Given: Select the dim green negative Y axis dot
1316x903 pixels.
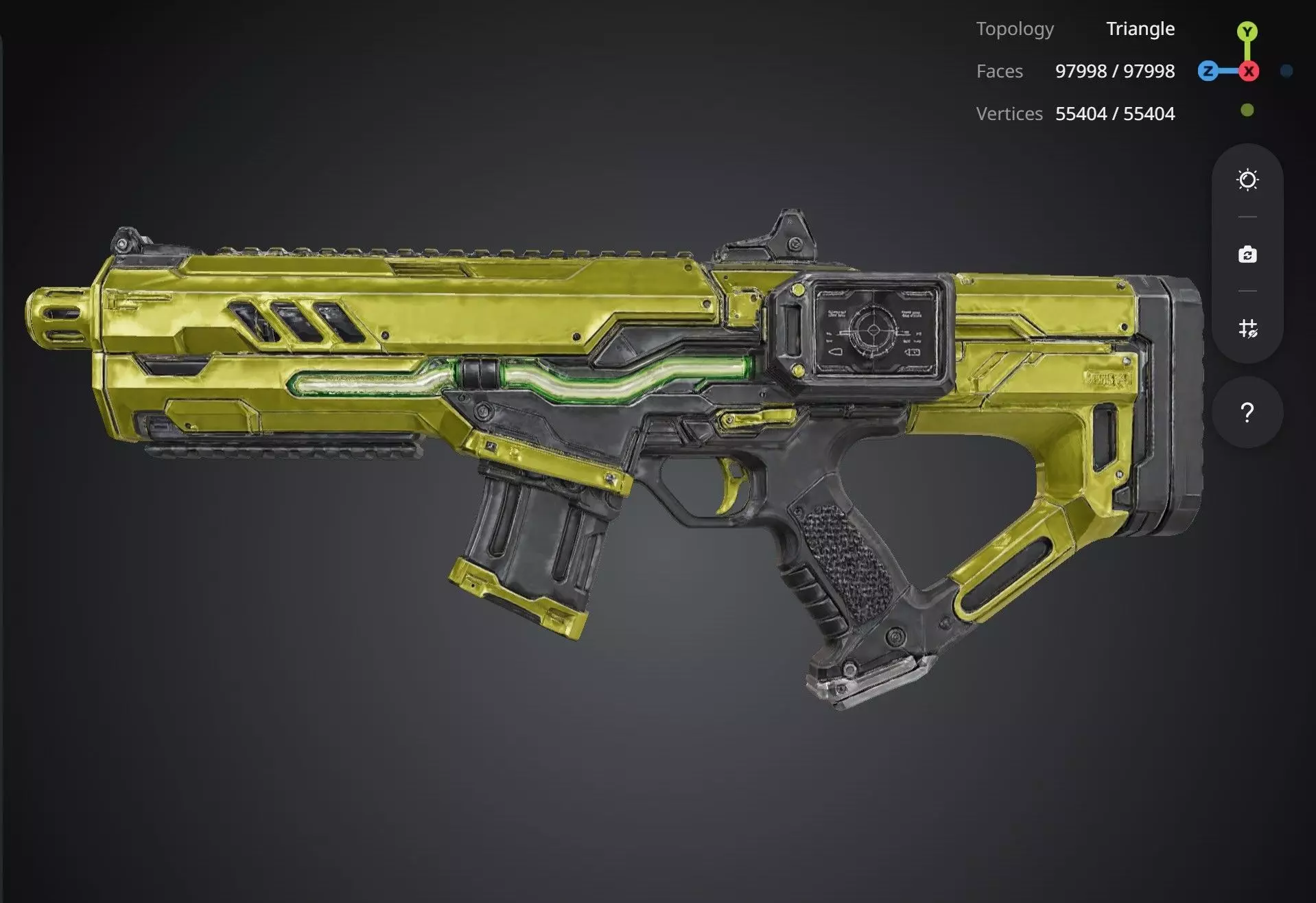Looking at the screenshot, I should click(1247, 110).
